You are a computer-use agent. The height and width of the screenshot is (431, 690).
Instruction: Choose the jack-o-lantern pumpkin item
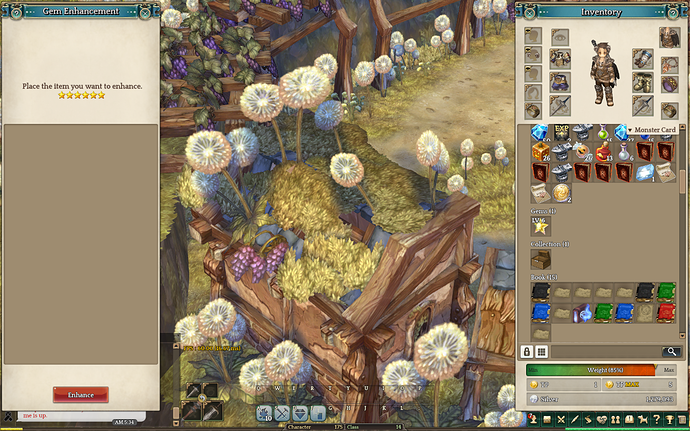point(583,151)
